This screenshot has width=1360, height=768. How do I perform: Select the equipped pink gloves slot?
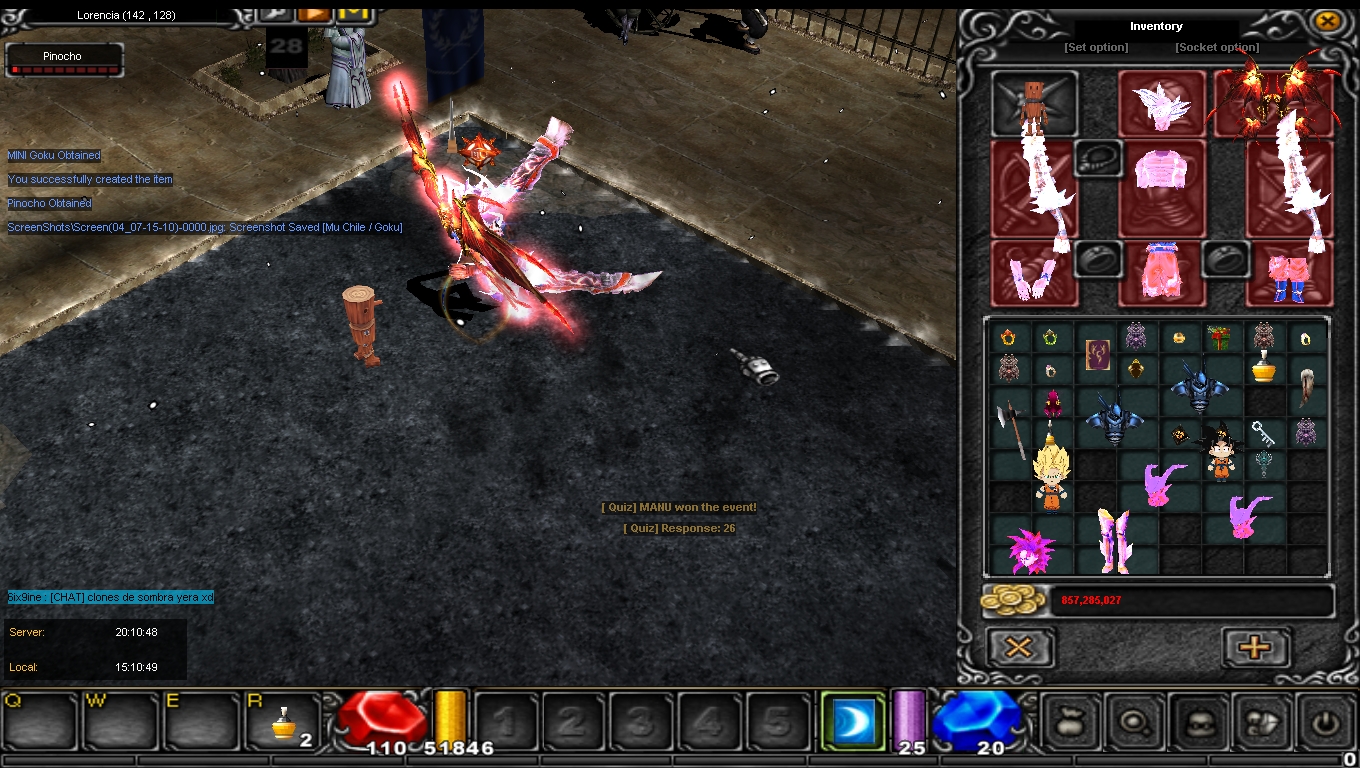coord(1034,272)
